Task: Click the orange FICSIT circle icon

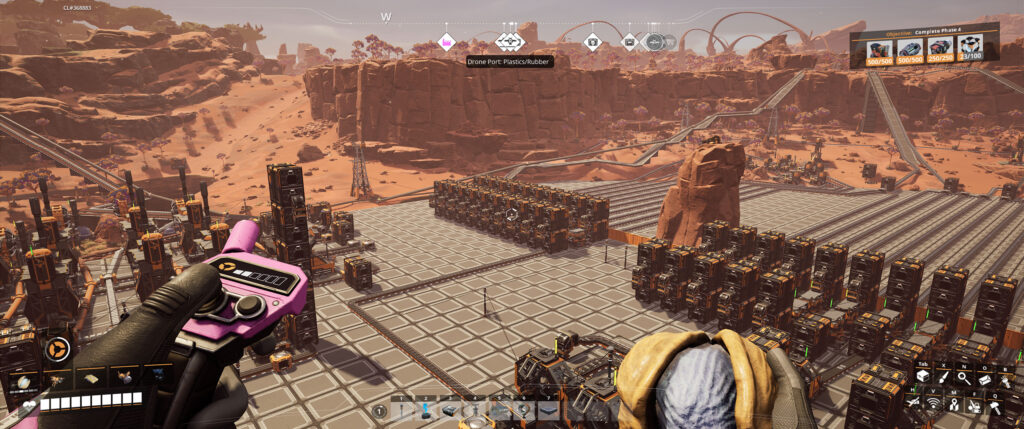Action: click(56, 350)
